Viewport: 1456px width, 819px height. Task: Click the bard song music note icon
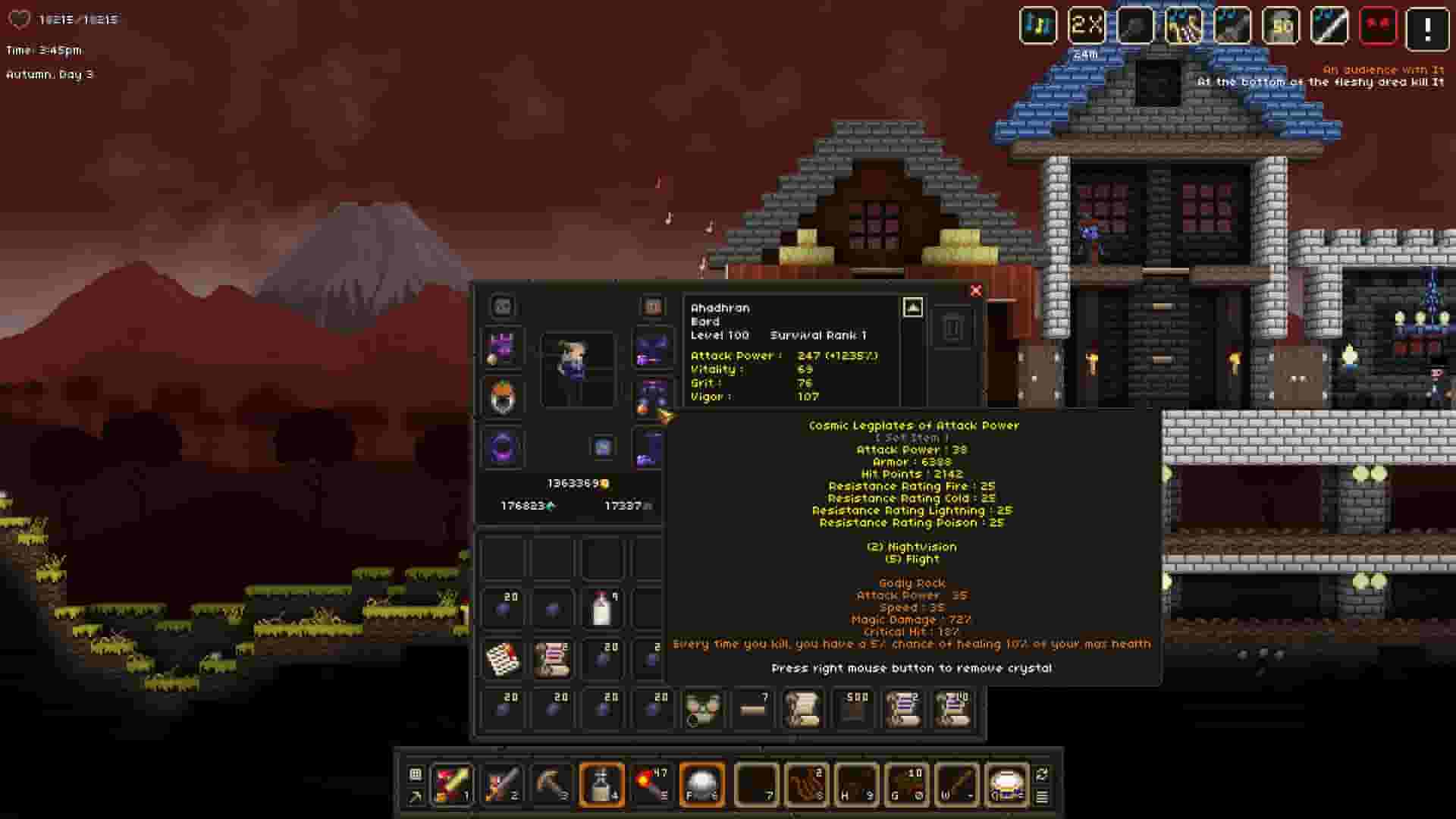pos(1038,25)
